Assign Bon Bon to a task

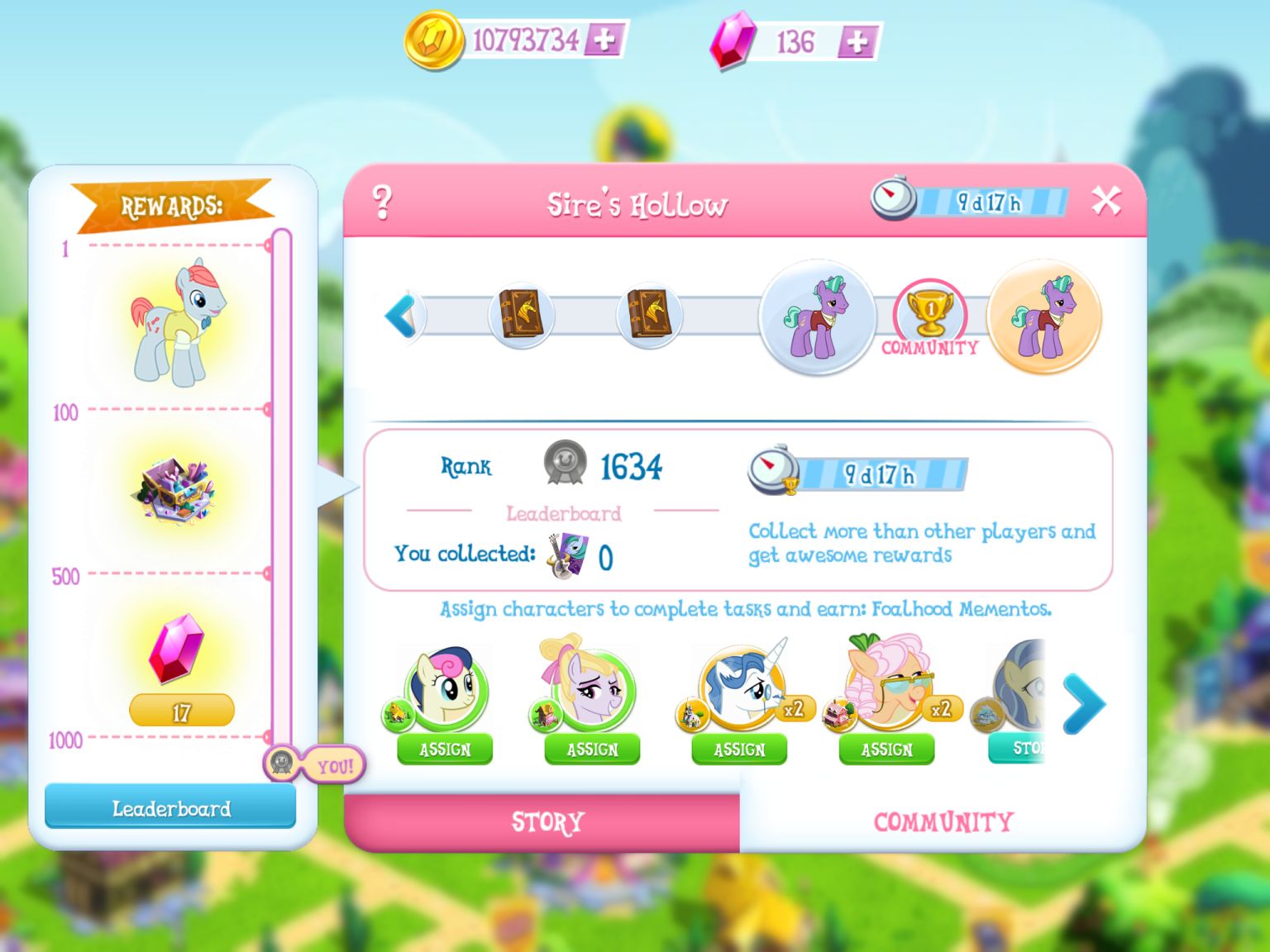[x=444, y=750]
